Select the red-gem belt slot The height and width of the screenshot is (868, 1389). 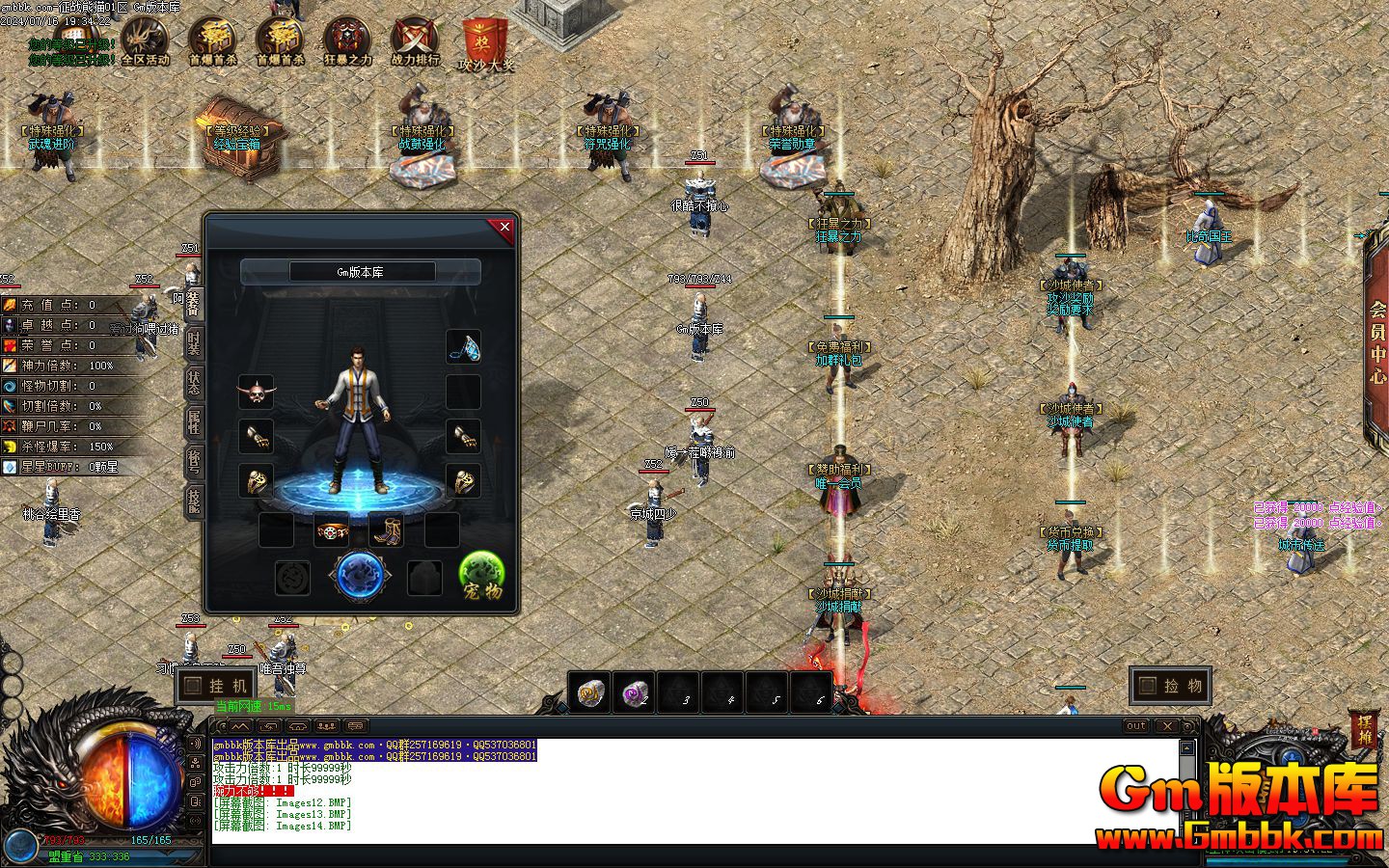pos(331,529)
